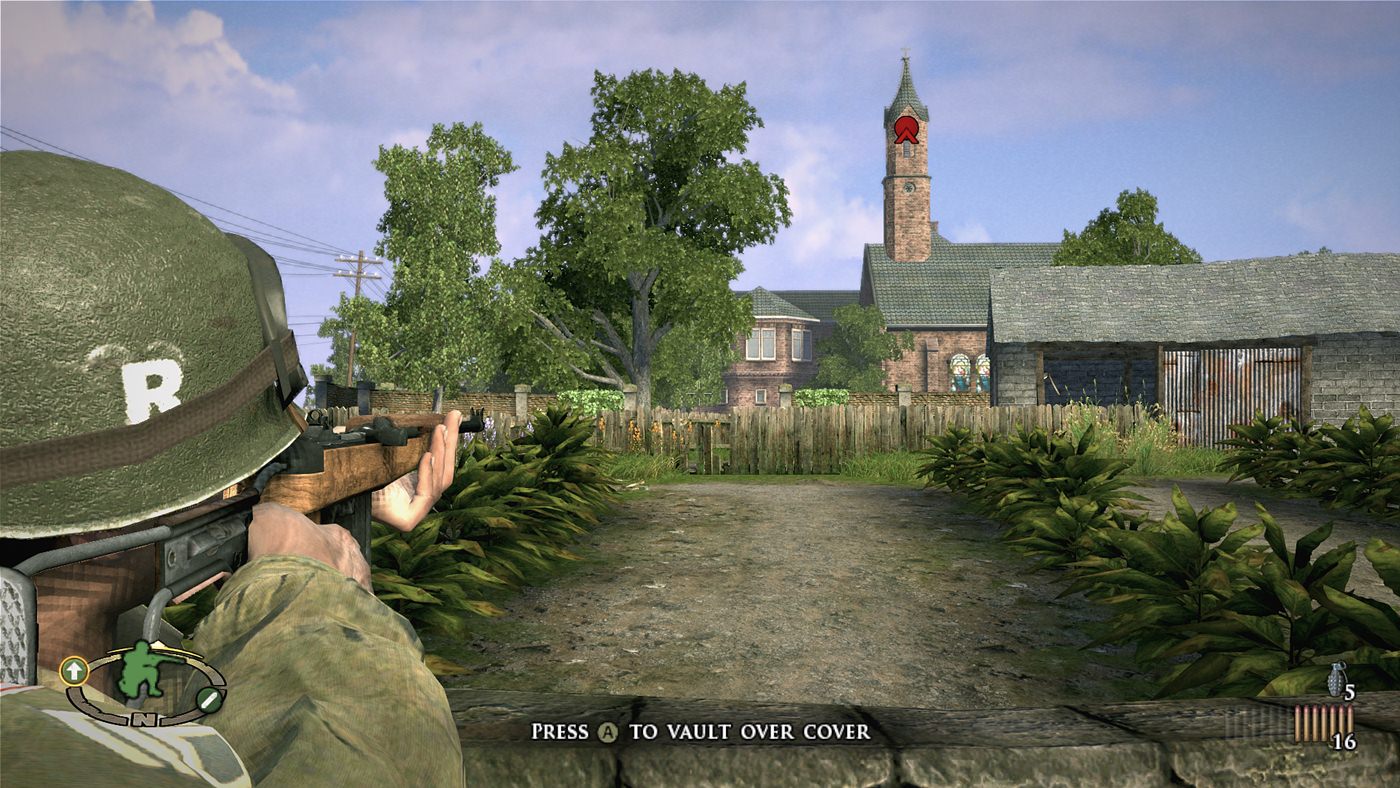Viewport: 1400px width, 788px height.
Task: Select the grenade icon
Action: 1336,679
